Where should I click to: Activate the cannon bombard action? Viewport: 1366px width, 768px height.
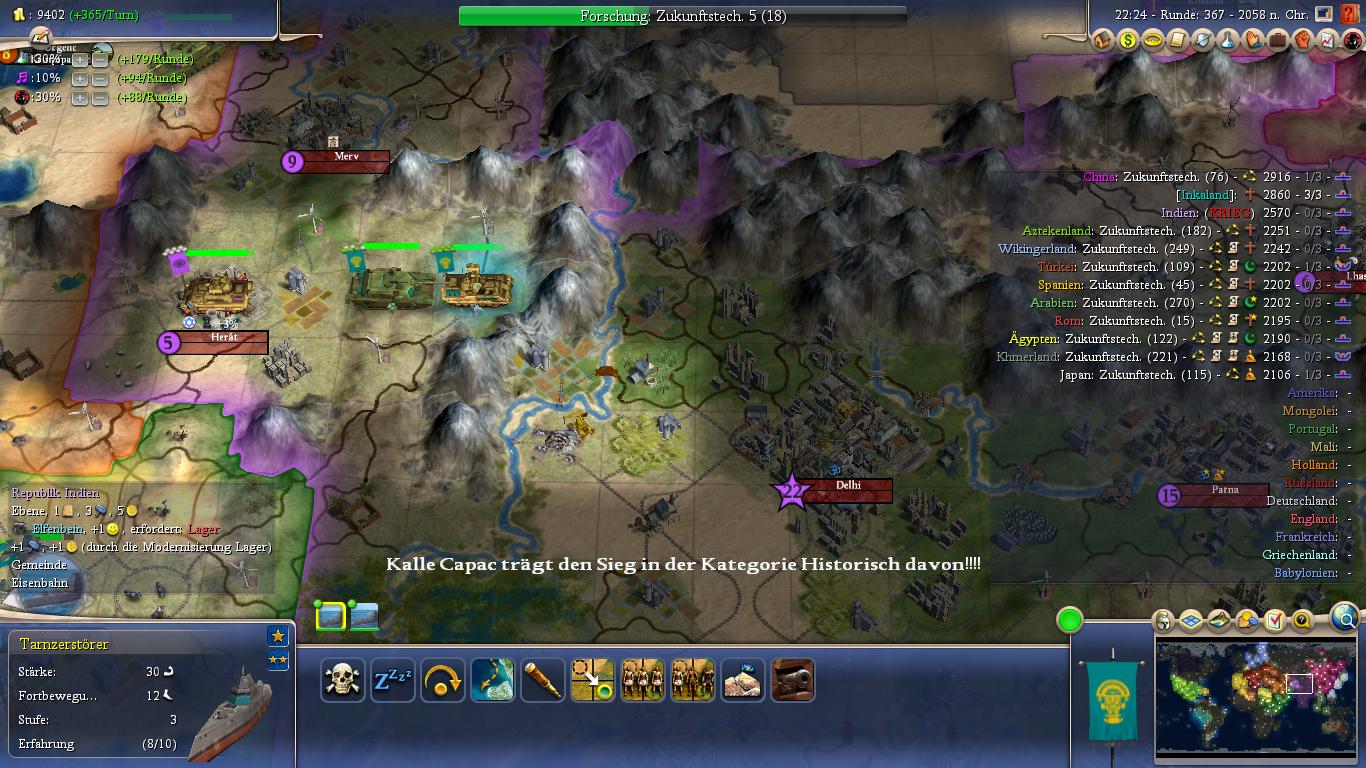(x=793, y=680)
